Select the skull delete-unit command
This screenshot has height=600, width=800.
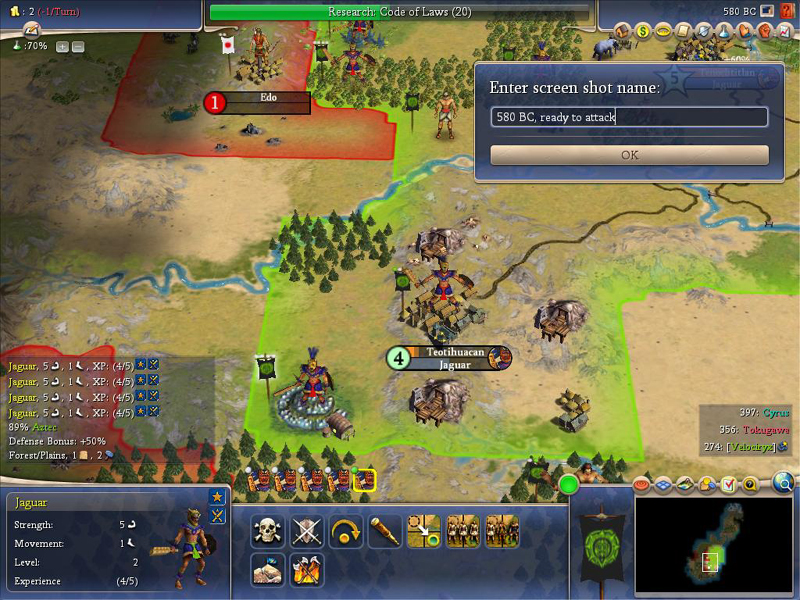268,531
